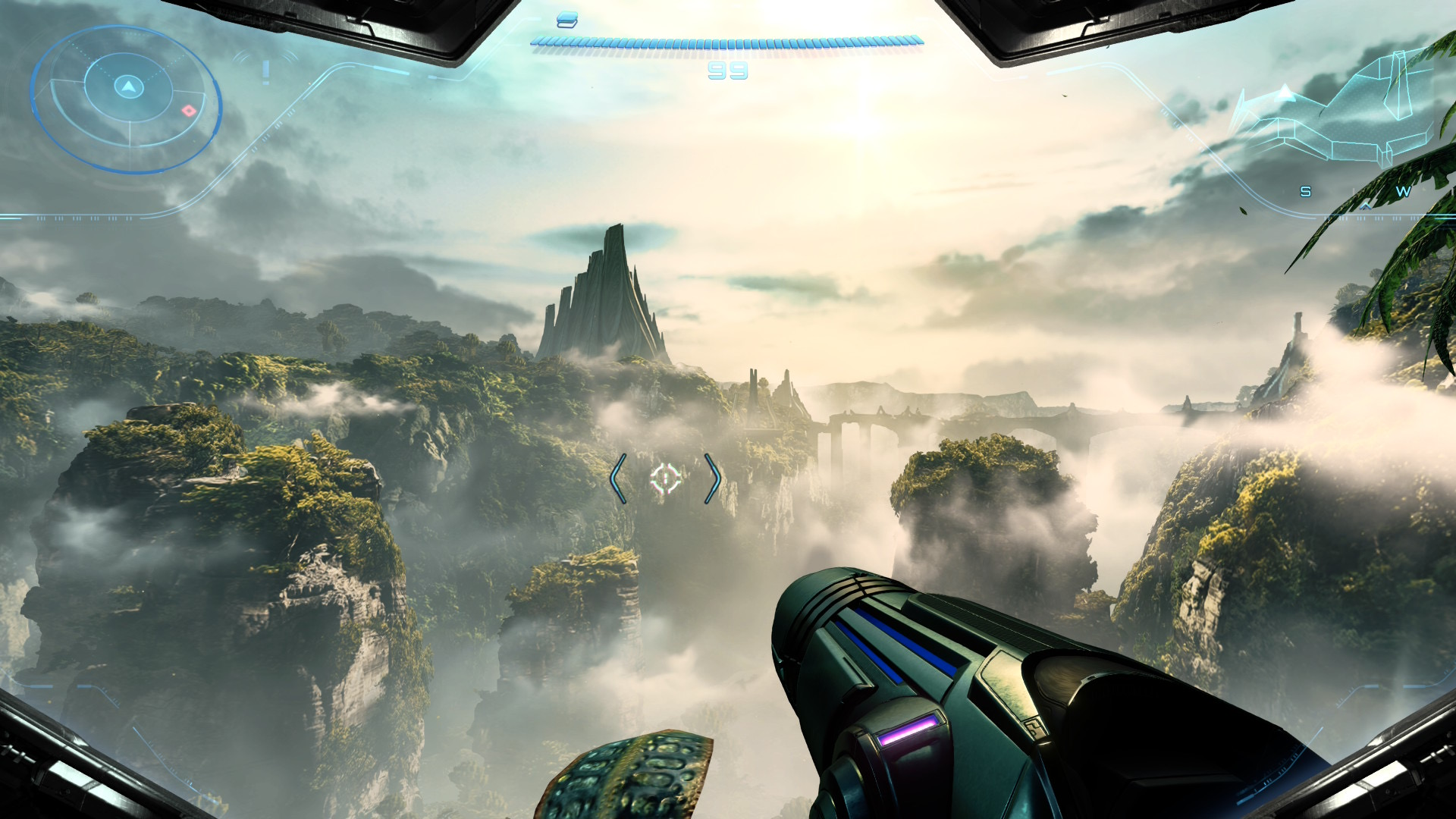
Task: Click the circular radar display
Action: pyautogui.click(x=127, y=99)
